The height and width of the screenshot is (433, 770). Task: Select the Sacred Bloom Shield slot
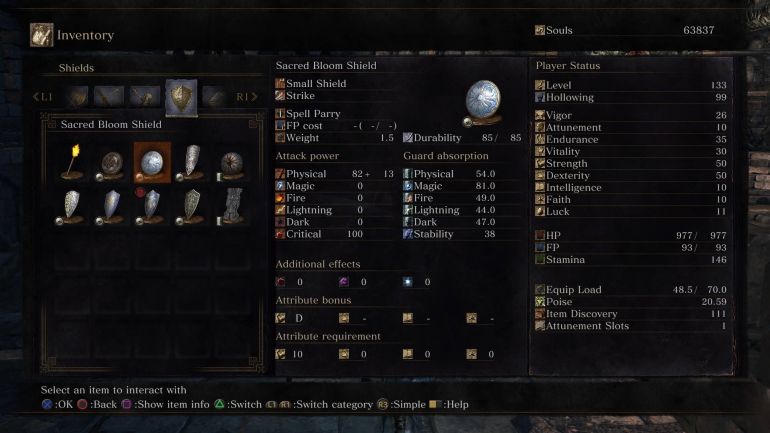pyautogui.click(x=151, y=161)
